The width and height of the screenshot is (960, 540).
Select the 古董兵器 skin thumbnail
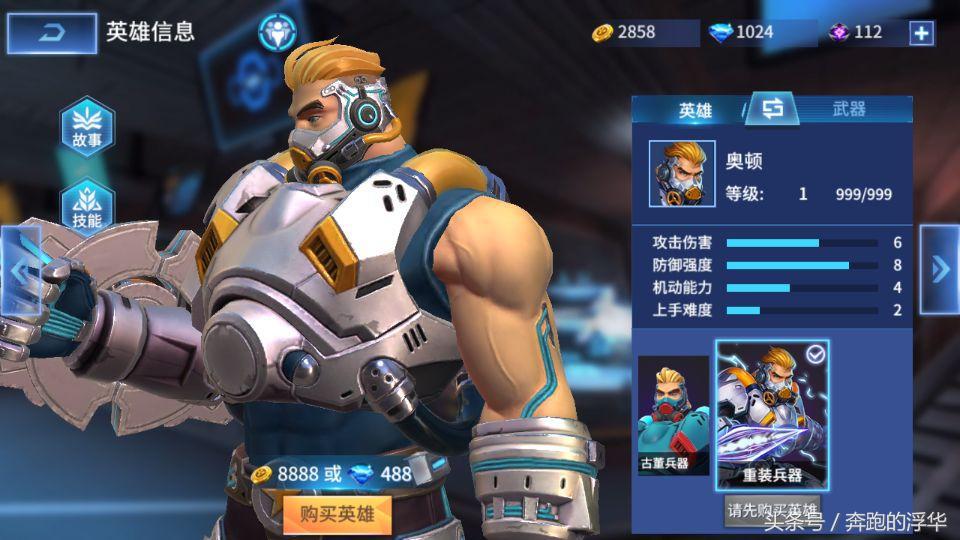pos(673,415)
